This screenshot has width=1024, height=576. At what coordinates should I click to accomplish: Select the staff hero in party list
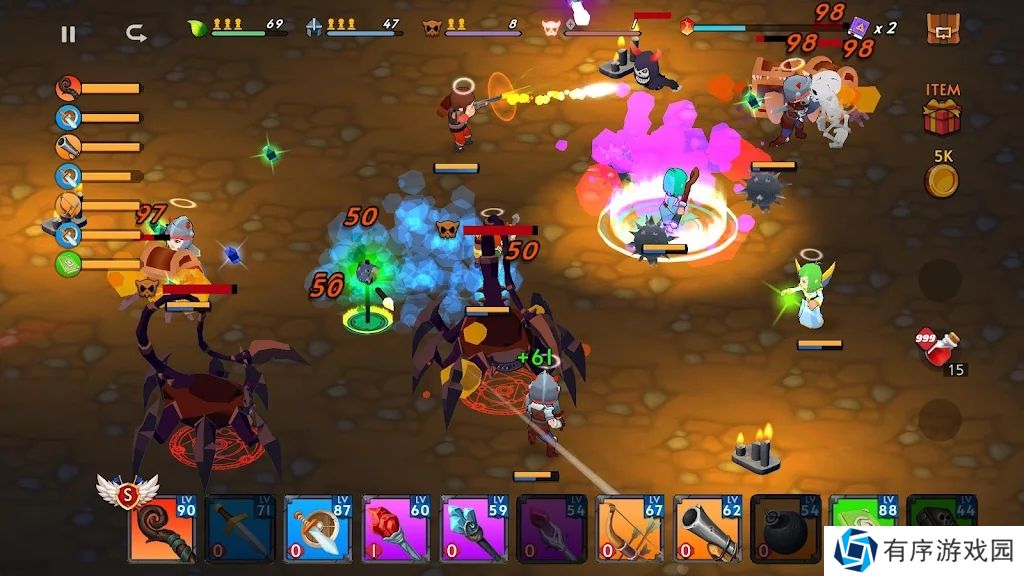pyautogui.click(x=68, y=88)
